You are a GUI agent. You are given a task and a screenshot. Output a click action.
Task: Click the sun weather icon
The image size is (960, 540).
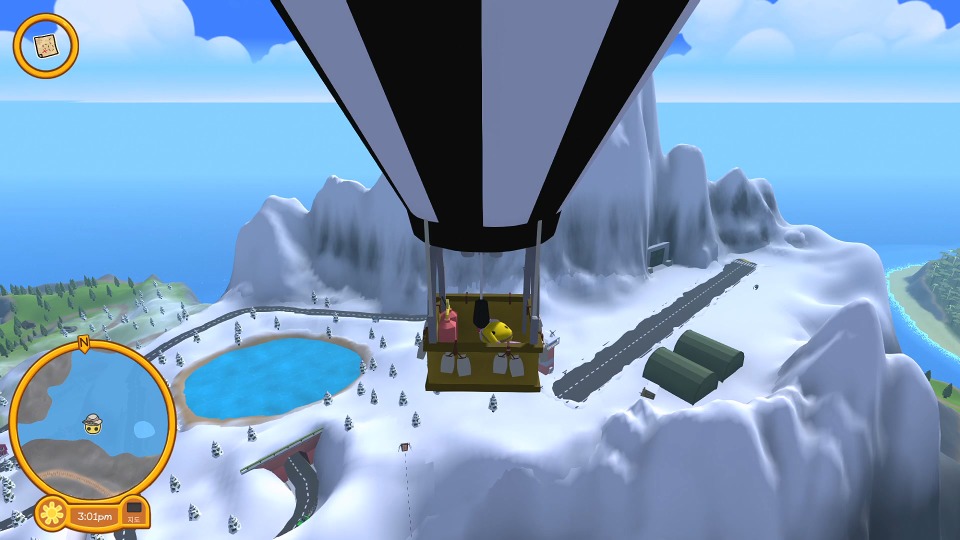[50, 516]
